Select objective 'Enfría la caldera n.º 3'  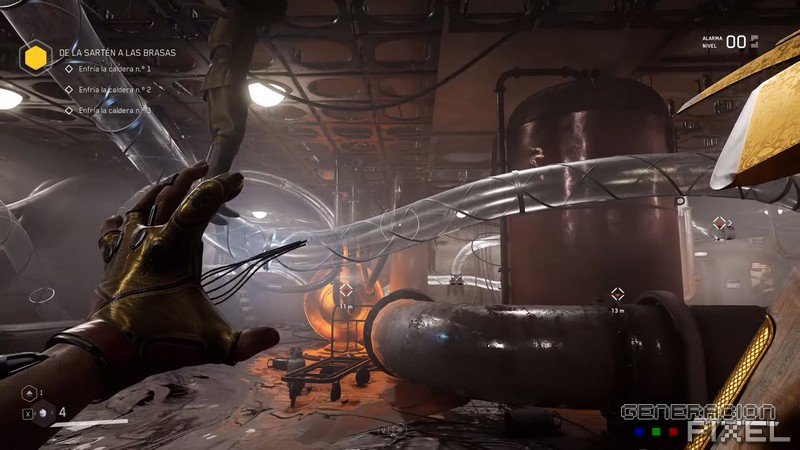coord(114,110)
